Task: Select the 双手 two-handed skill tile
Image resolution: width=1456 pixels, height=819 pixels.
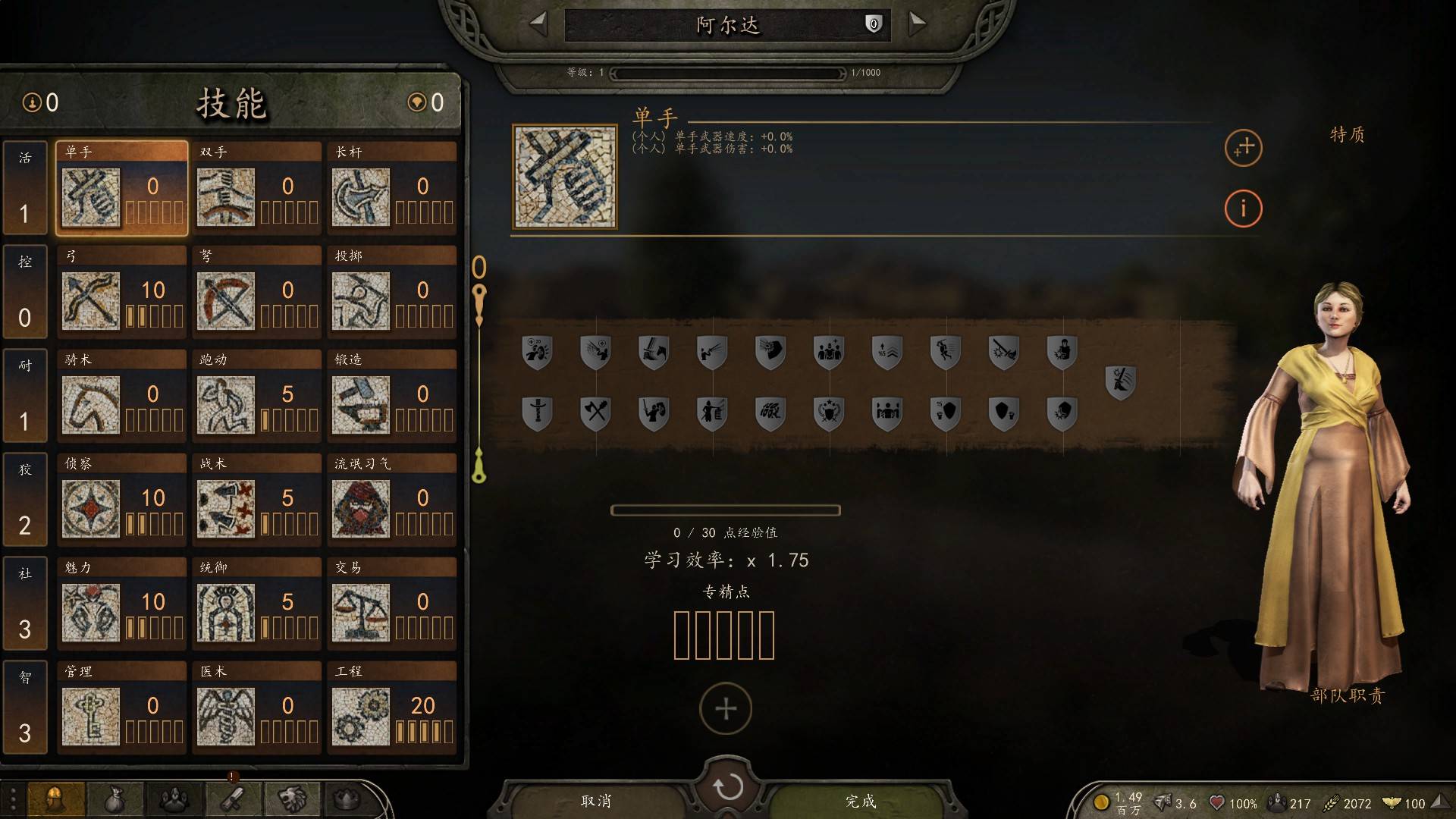Action: [x=256, y=188]
